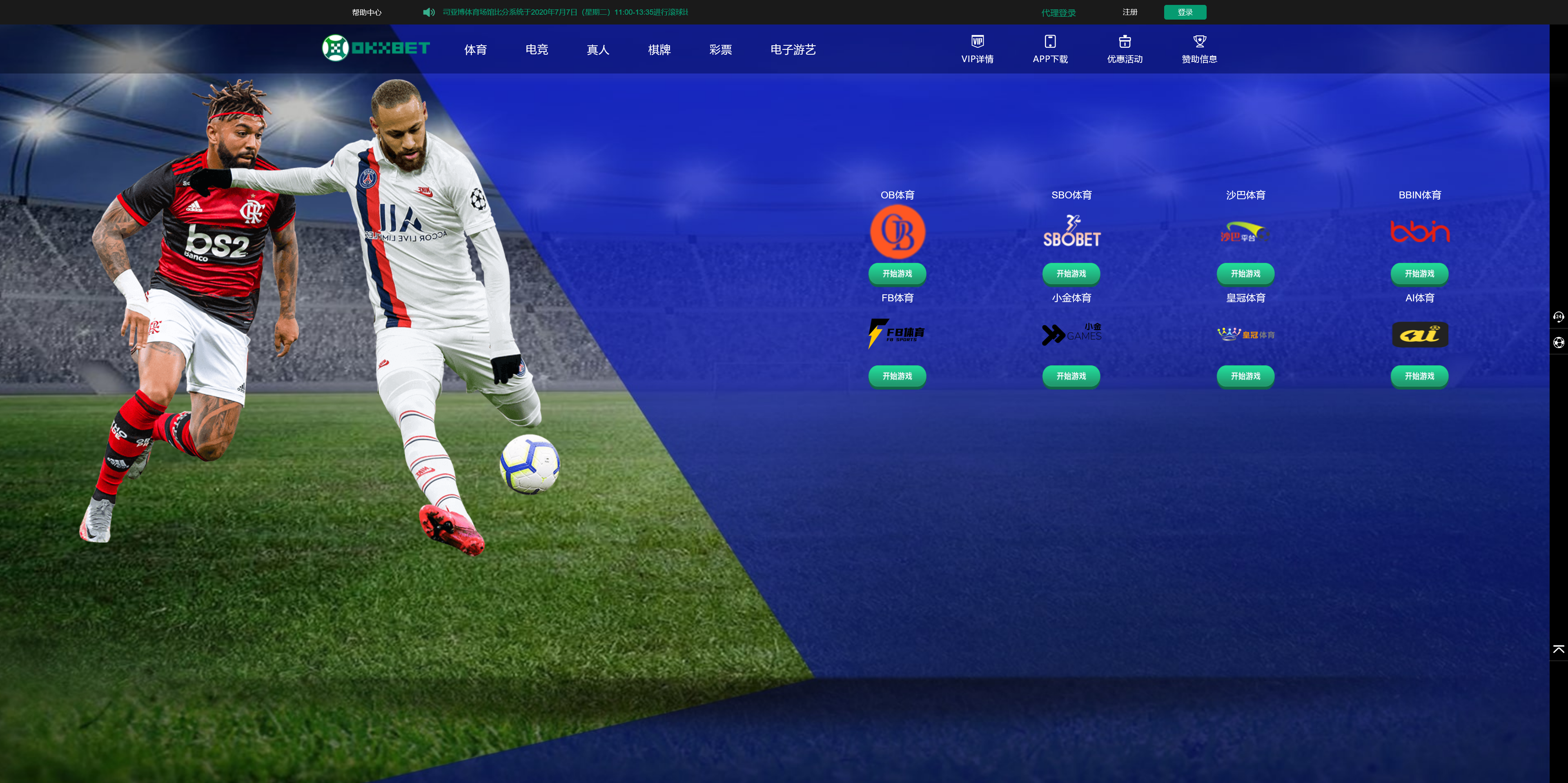The width and height of the screenshot is (1568, 783).
Task: Select the 彩票 lottery menu
Action: pos(720,50)
